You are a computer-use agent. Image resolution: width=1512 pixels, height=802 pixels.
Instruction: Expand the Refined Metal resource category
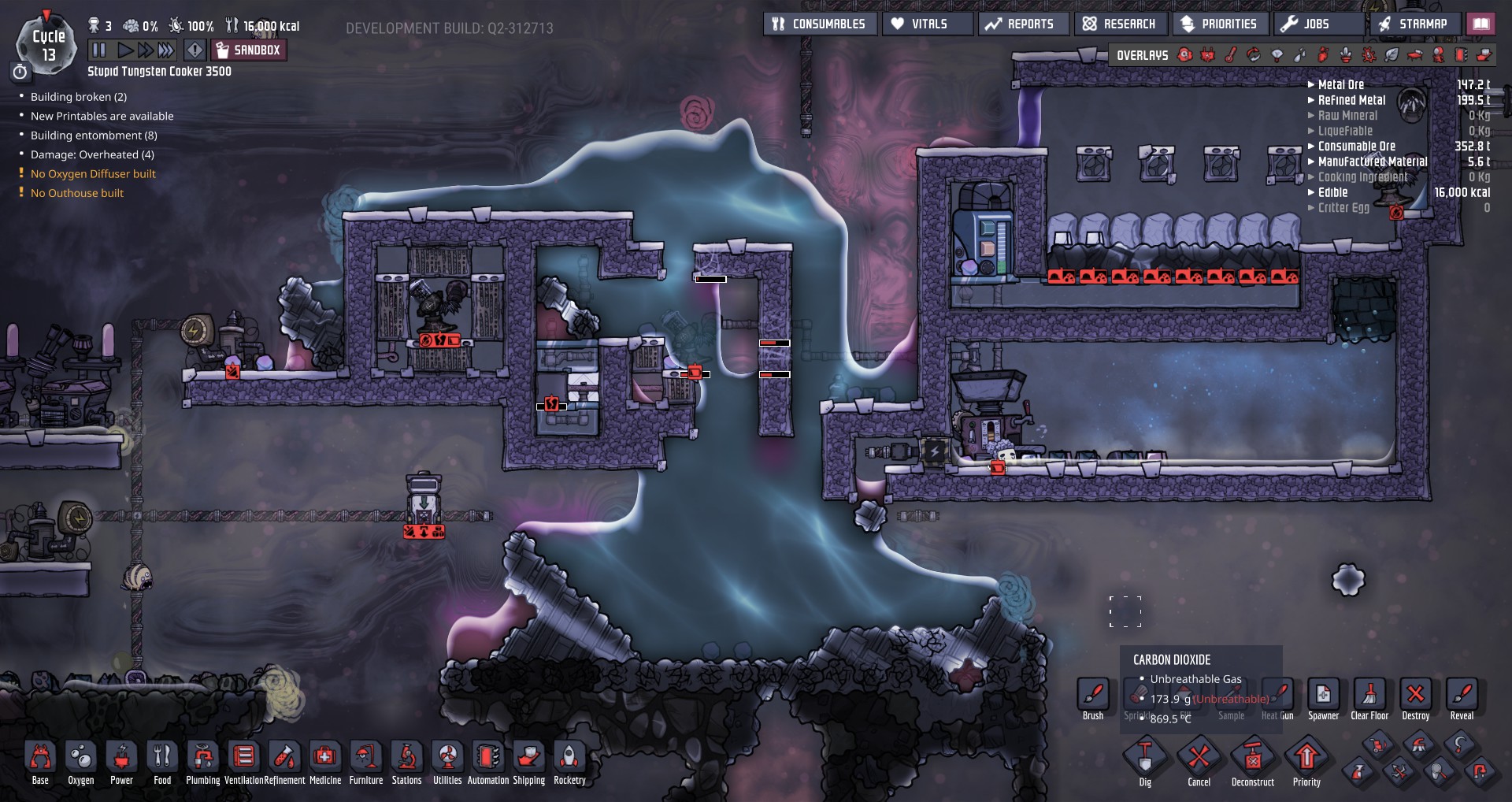[1351, 100]
